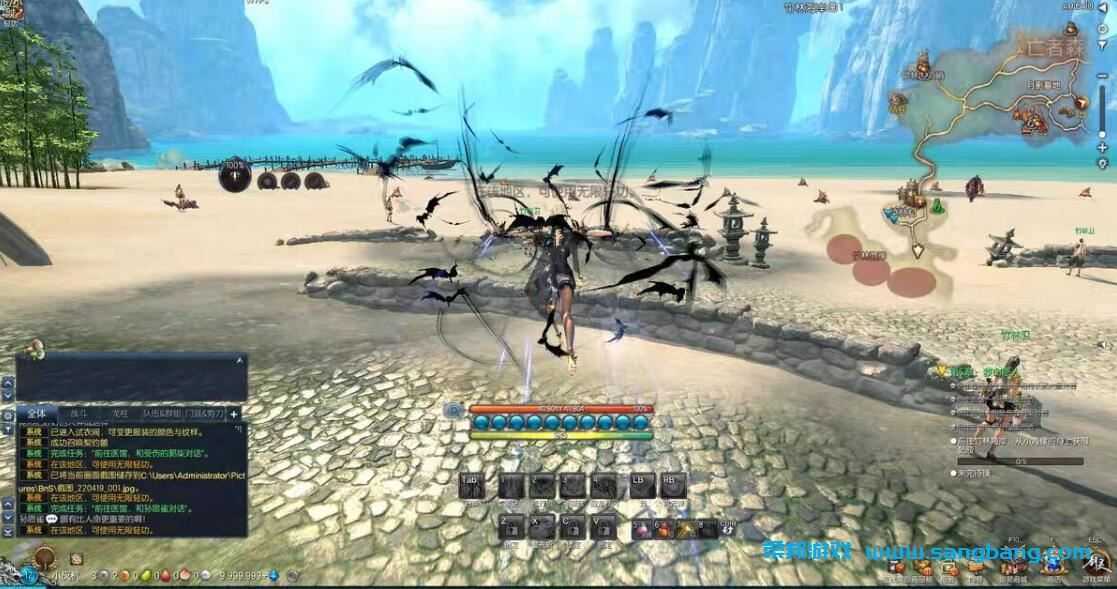Use the red item in slot 6

[662, 529]
